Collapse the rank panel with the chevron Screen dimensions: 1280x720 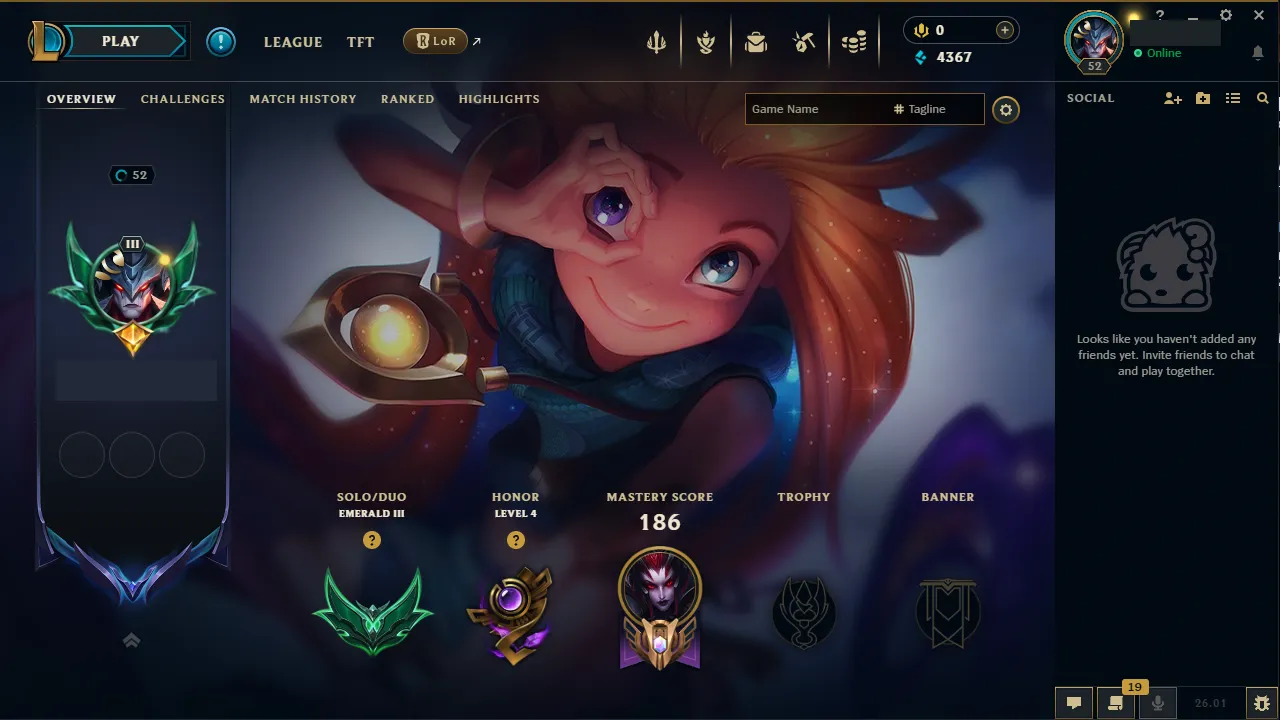point(131,639)
